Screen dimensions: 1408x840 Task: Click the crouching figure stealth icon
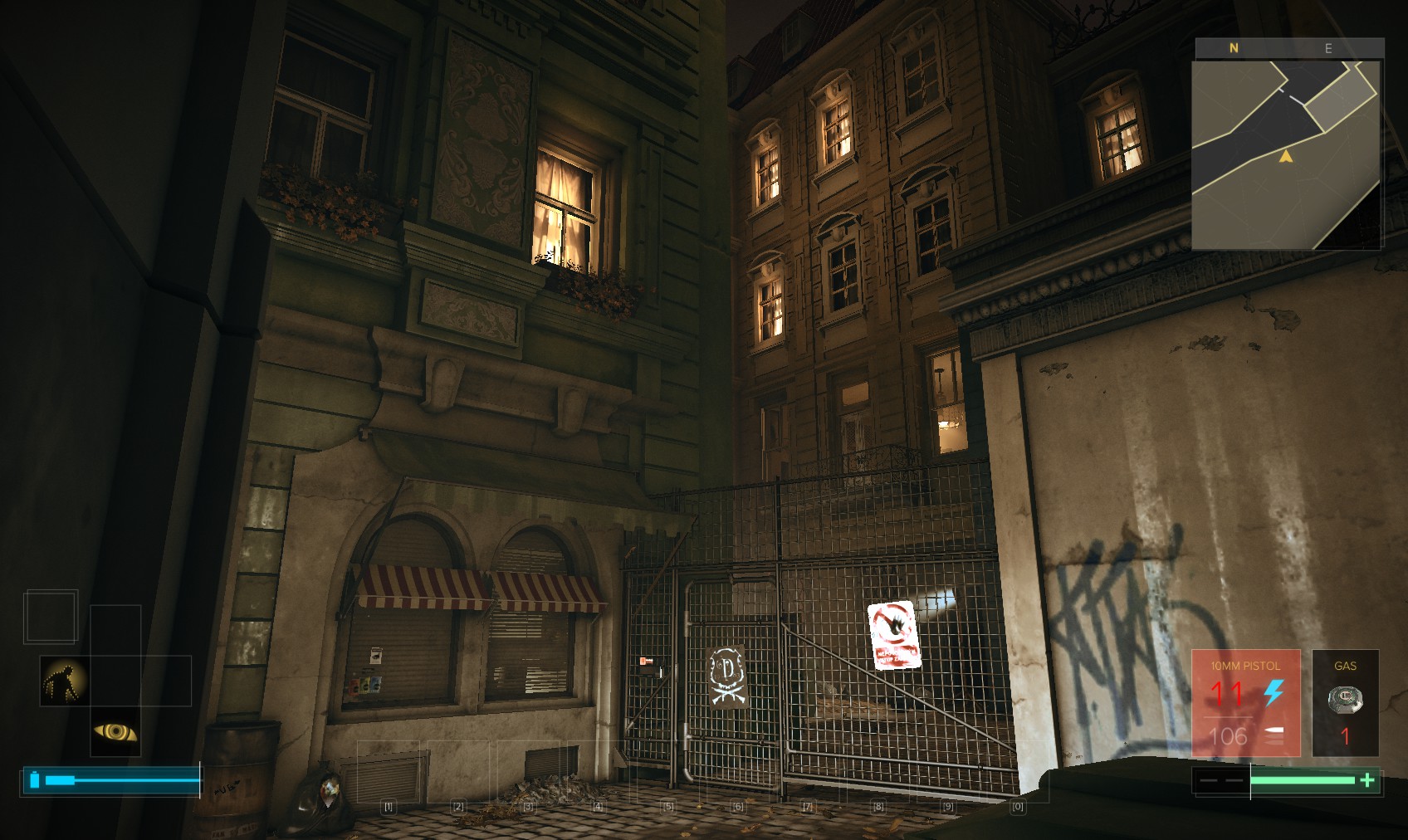pyautogui.click(x=65, y=681)
